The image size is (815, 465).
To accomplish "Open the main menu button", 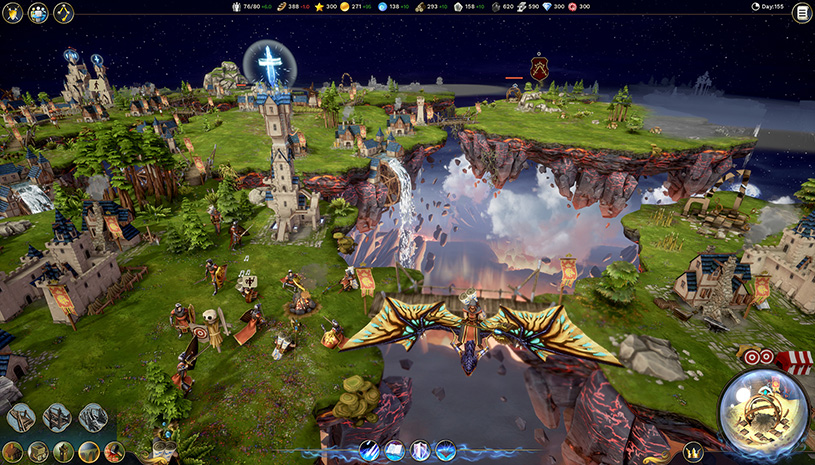I will (x=801, y=13).
